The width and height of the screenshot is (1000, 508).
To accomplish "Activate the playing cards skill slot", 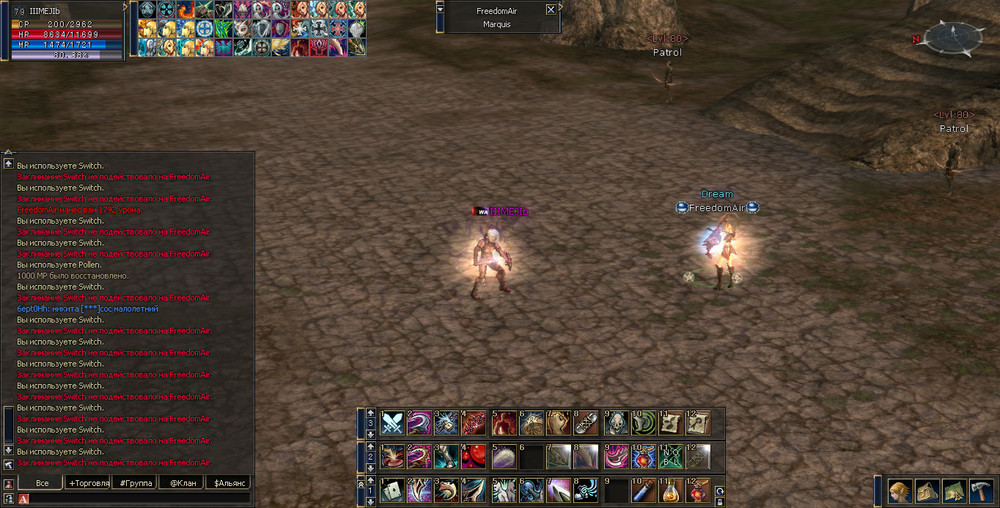I will click(392, 491).
